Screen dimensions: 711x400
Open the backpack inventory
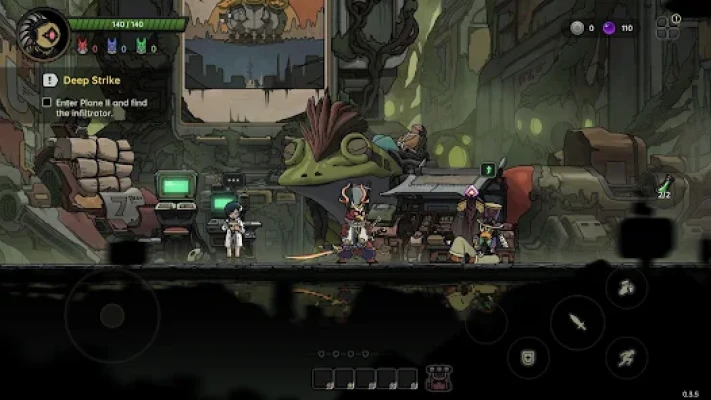point(437,378)
